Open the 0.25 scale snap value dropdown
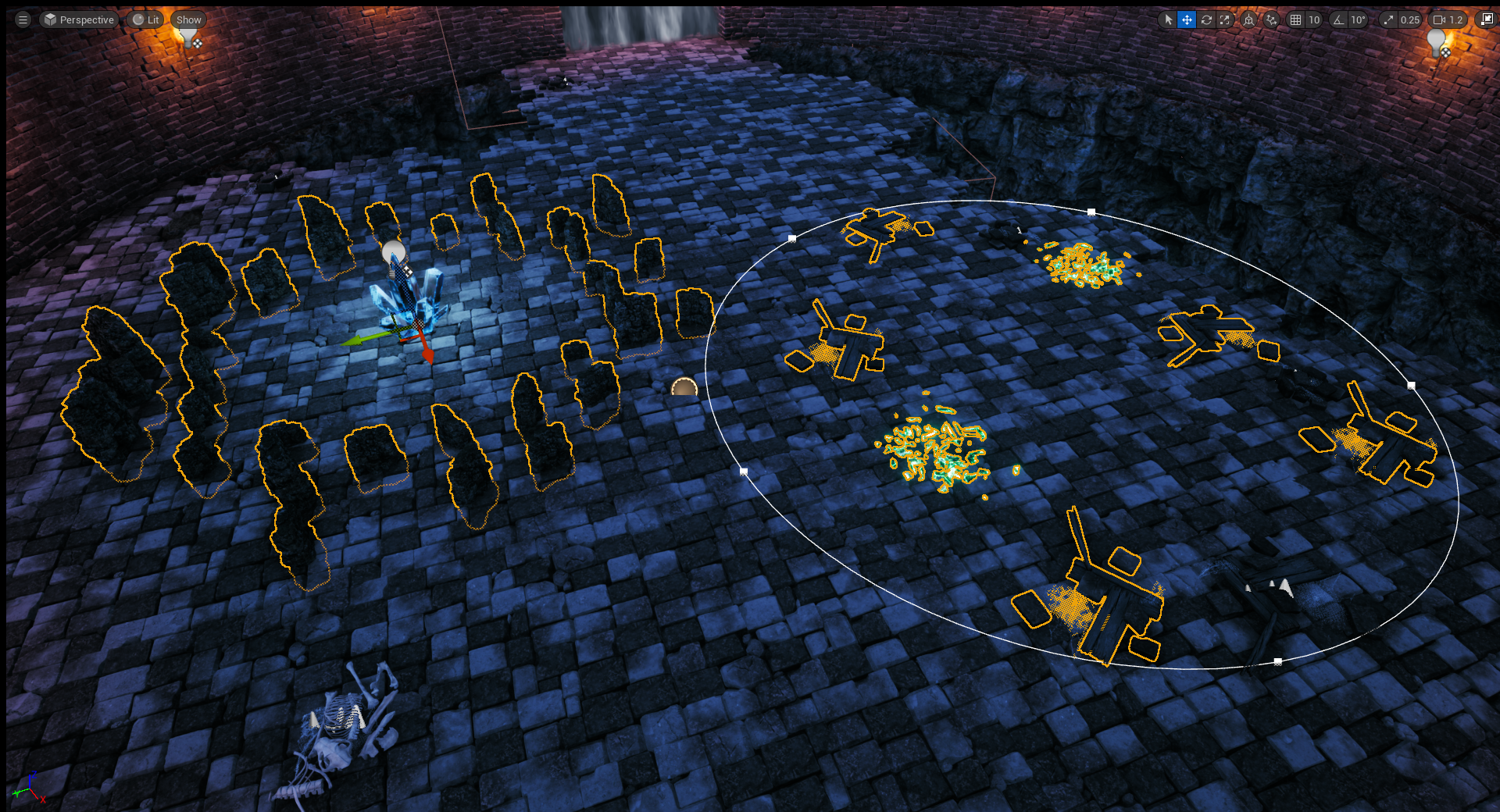 [x=1409, y=20]
